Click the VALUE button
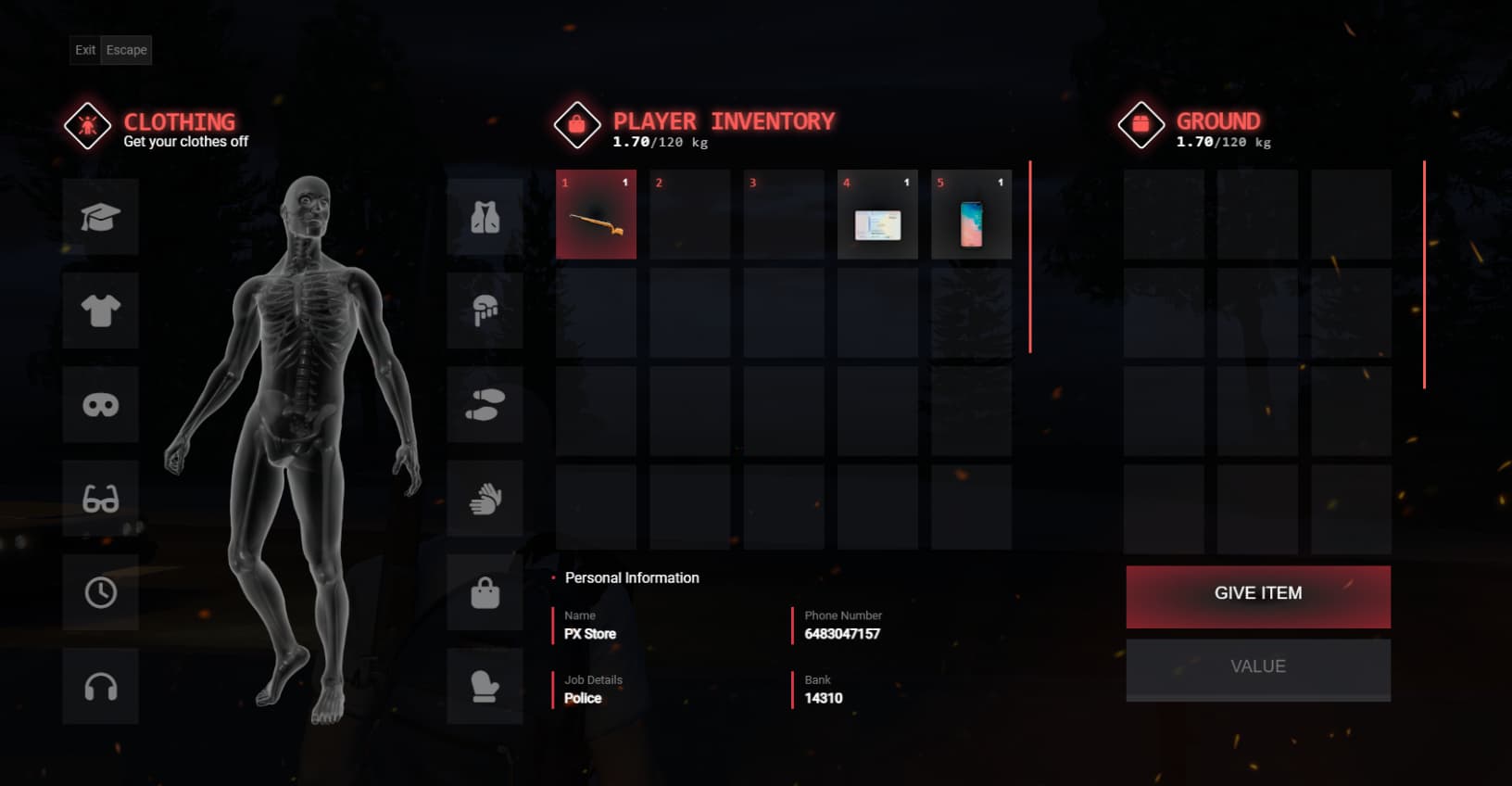The width and height of the screenshot is (1512, 786). [1256, 666]
